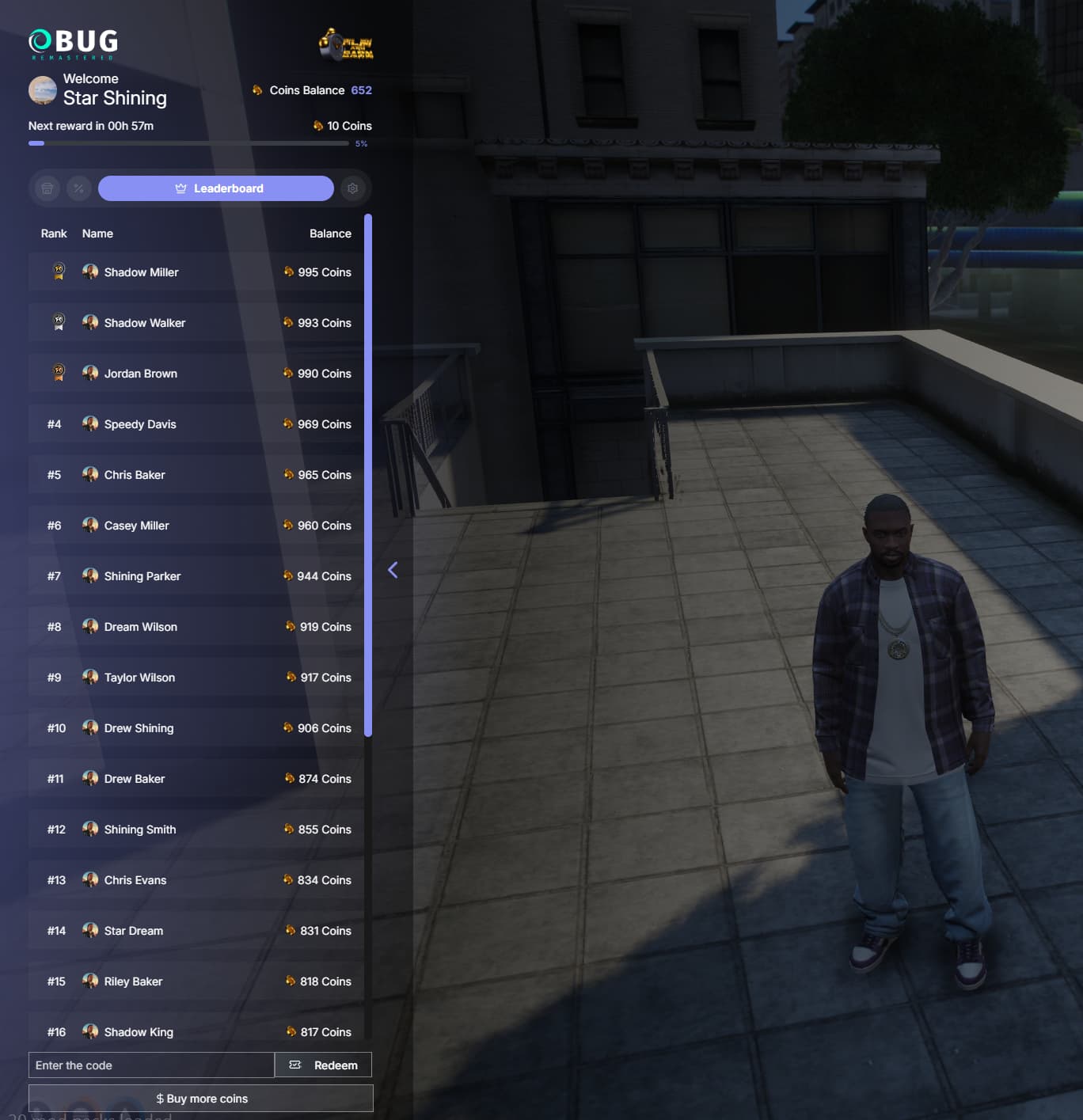Click Star Shining's profile avatar
The image size is (1083, 1120).
point(42,90)
